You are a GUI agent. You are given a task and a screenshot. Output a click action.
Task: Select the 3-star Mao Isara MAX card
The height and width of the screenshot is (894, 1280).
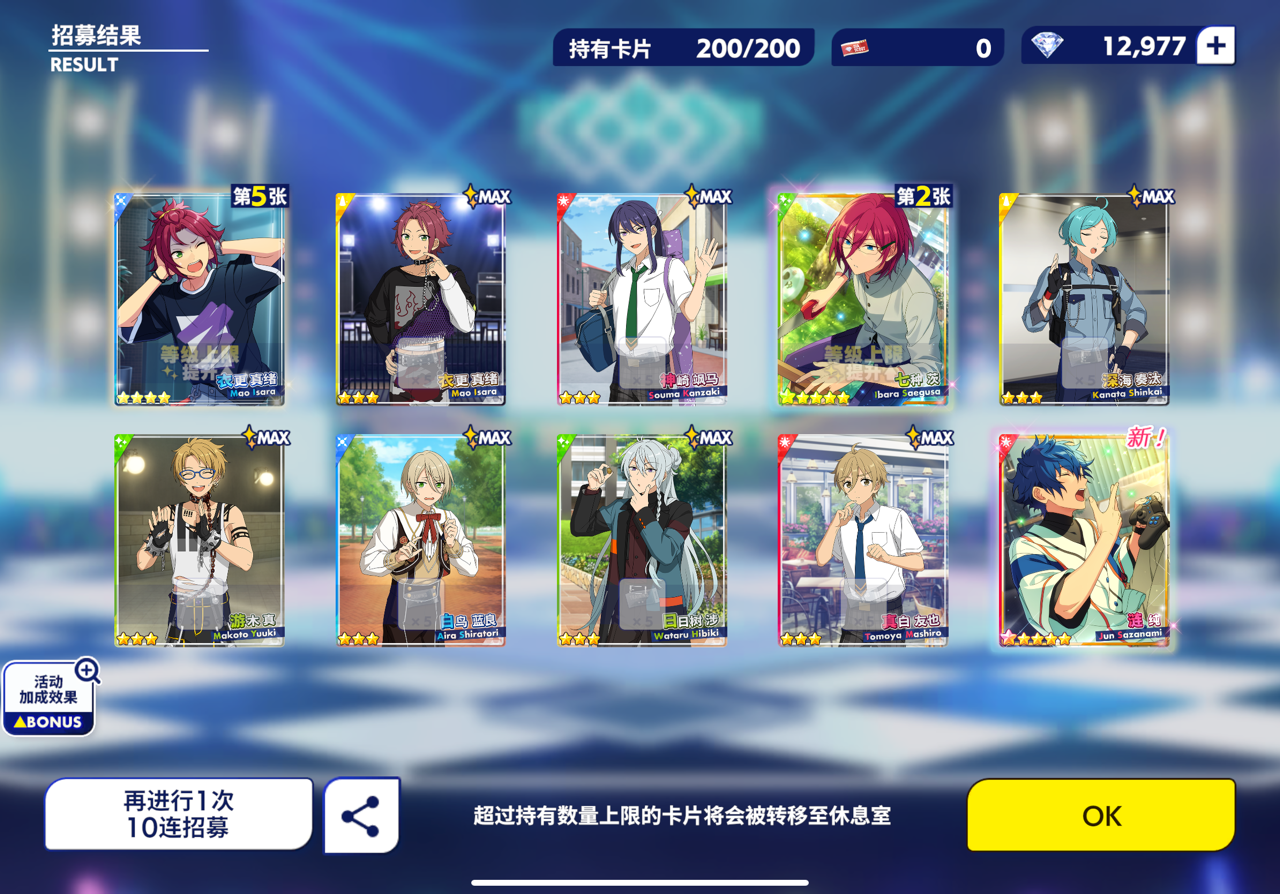point(421,300)
